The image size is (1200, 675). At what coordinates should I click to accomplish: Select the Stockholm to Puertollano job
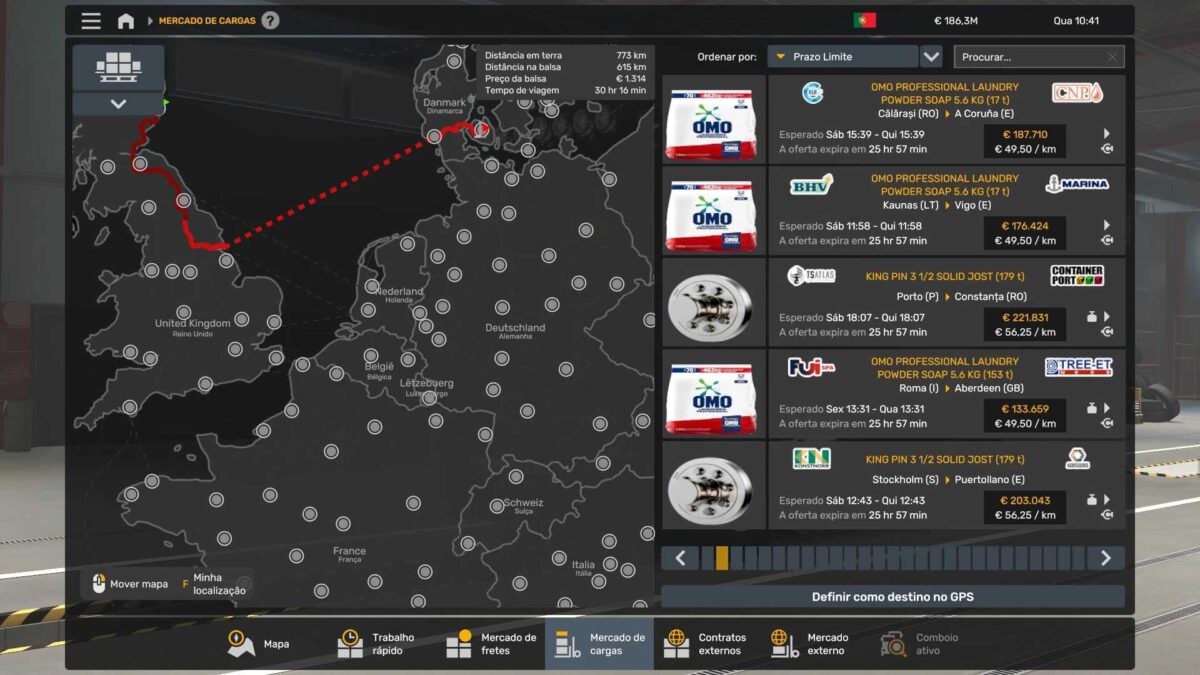coord(945,485)
